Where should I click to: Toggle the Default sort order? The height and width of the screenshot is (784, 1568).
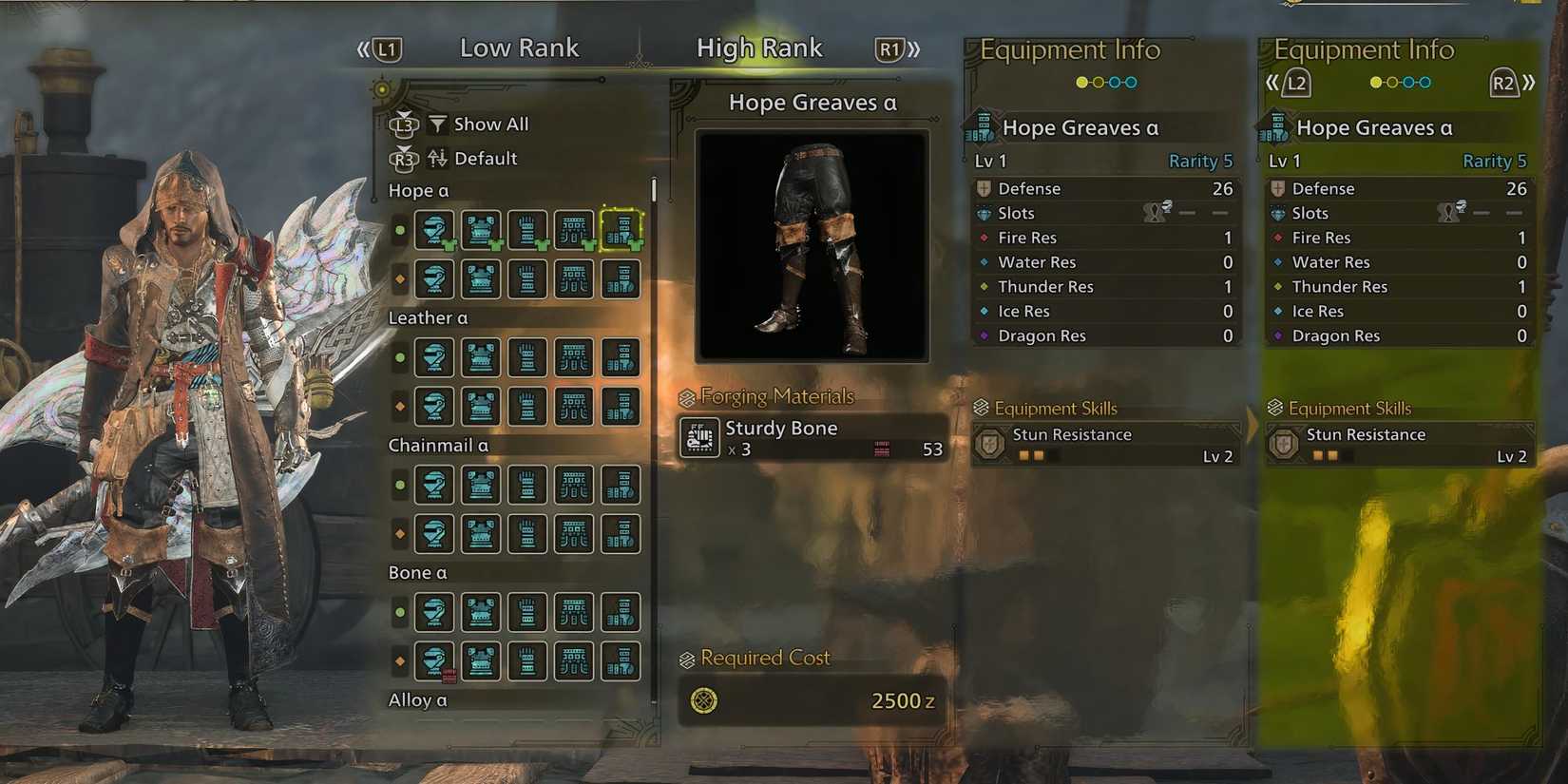point(488,158)
